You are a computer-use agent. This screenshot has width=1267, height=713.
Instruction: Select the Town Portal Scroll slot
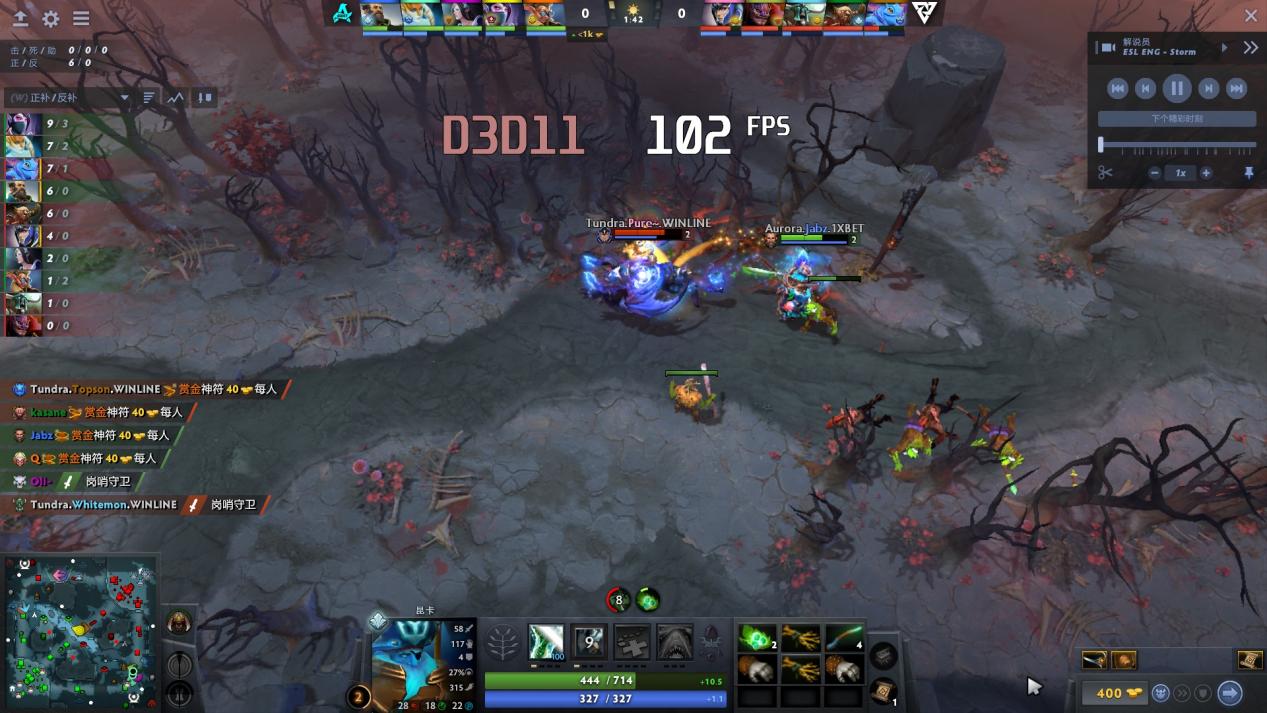point(883,690)
